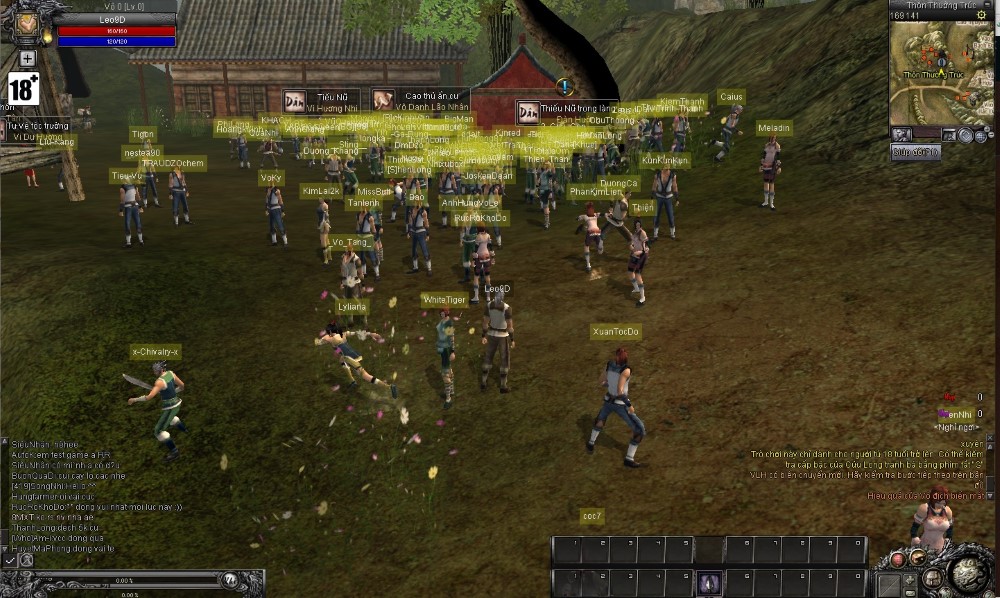
Task: Click the flexed-arm character portrait
Action: [x=26, y=24]
